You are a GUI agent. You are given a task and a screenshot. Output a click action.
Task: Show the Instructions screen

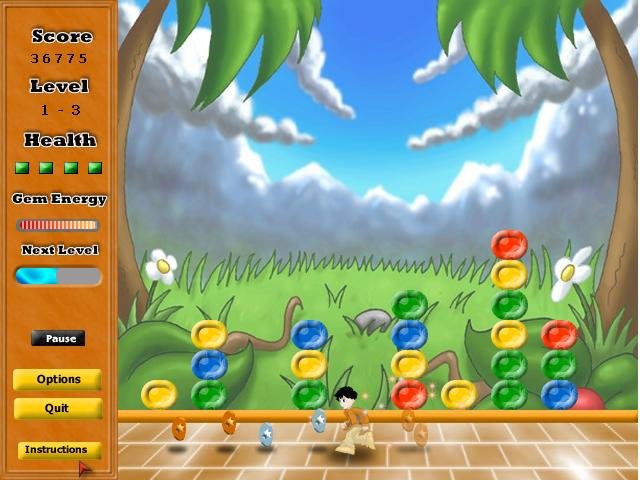[58, 450]
